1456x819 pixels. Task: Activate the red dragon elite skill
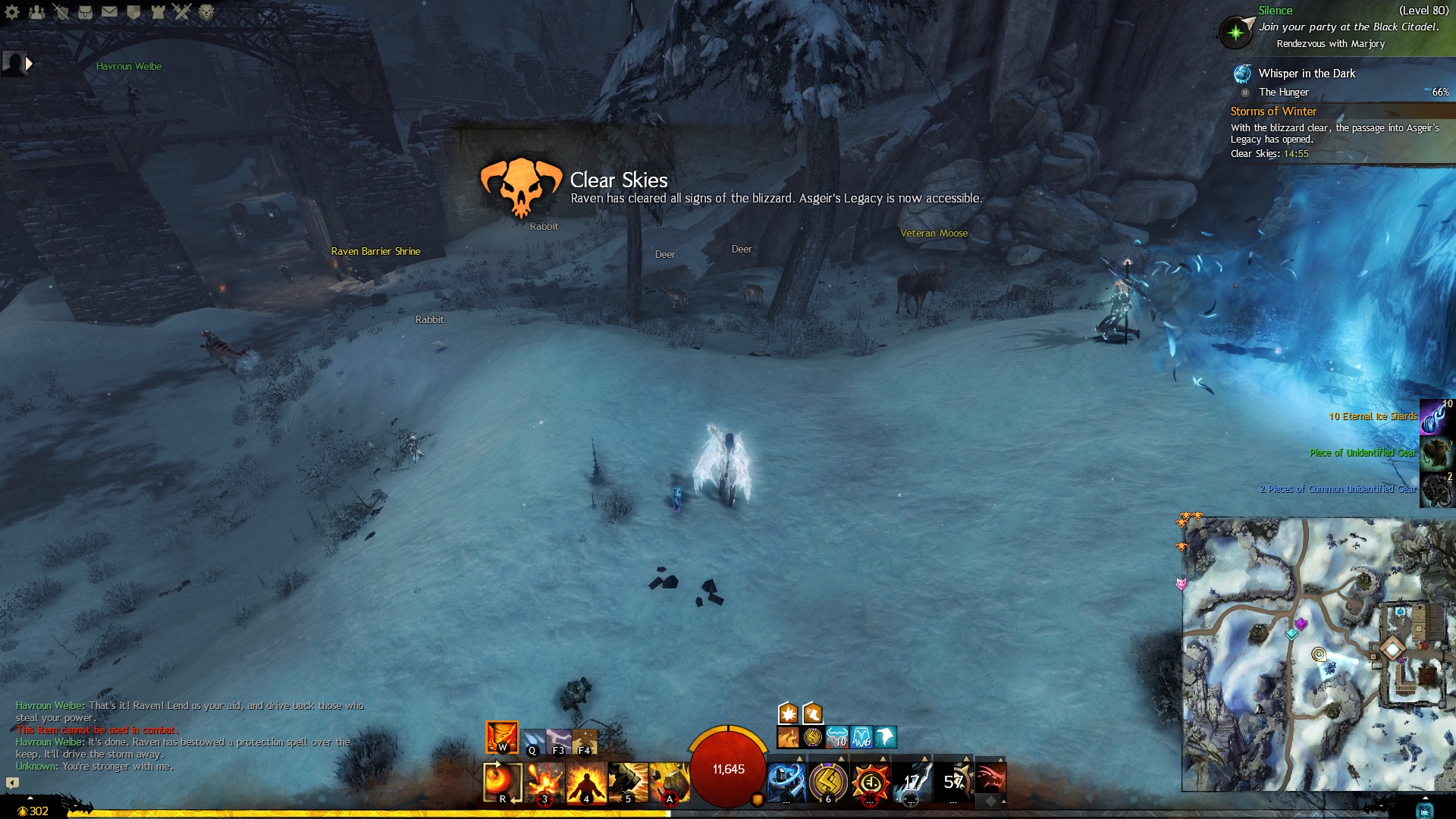(x=990, y=779)
